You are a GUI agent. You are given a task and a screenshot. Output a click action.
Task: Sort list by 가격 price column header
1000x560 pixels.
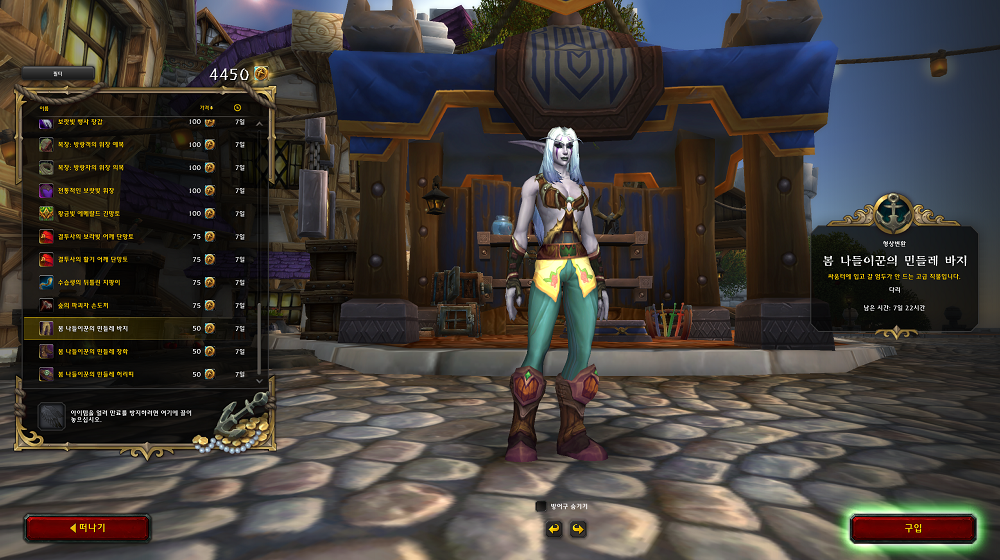206,107
